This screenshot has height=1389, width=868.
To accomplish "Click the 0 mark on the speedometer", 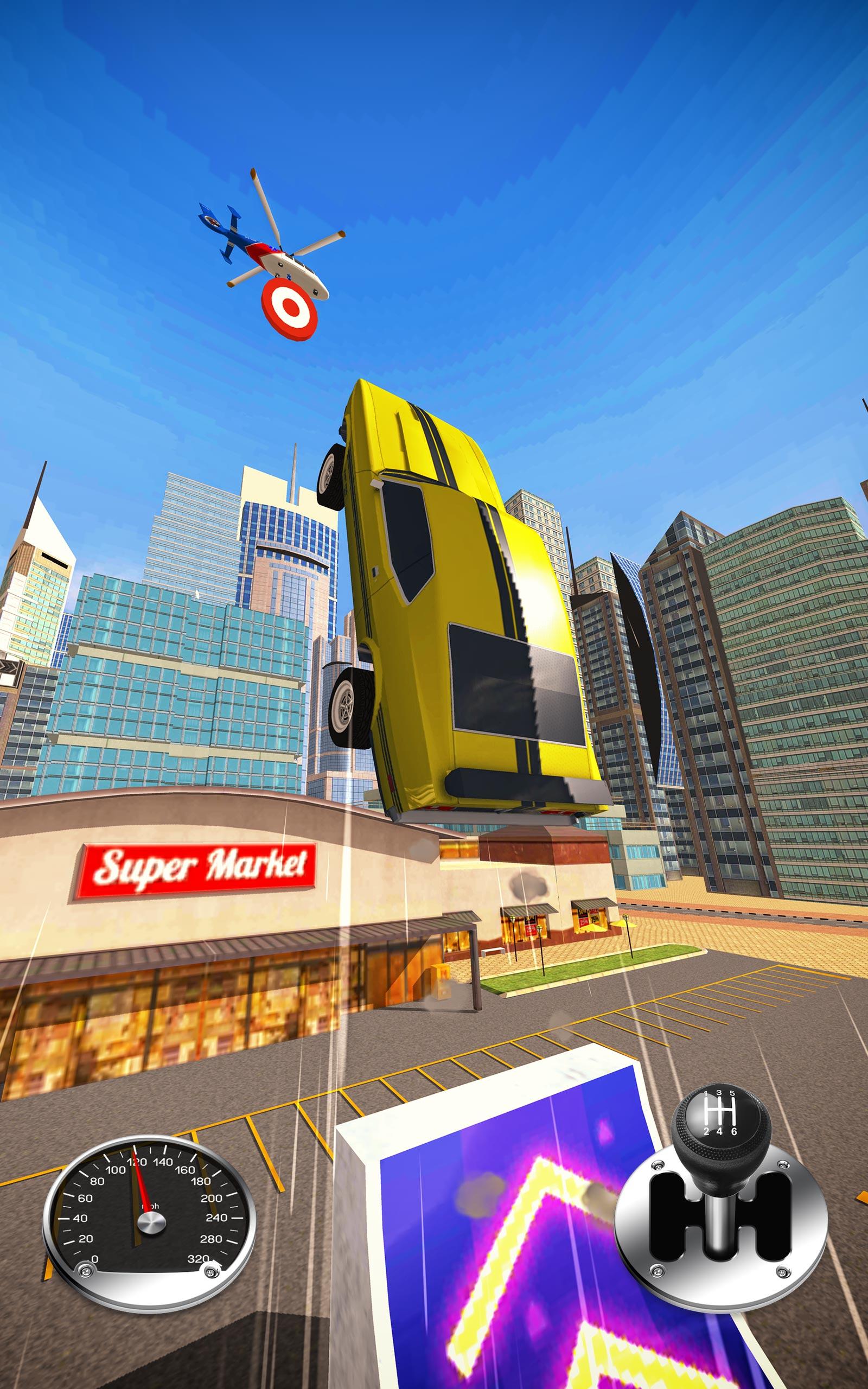I will (95, 1258).
